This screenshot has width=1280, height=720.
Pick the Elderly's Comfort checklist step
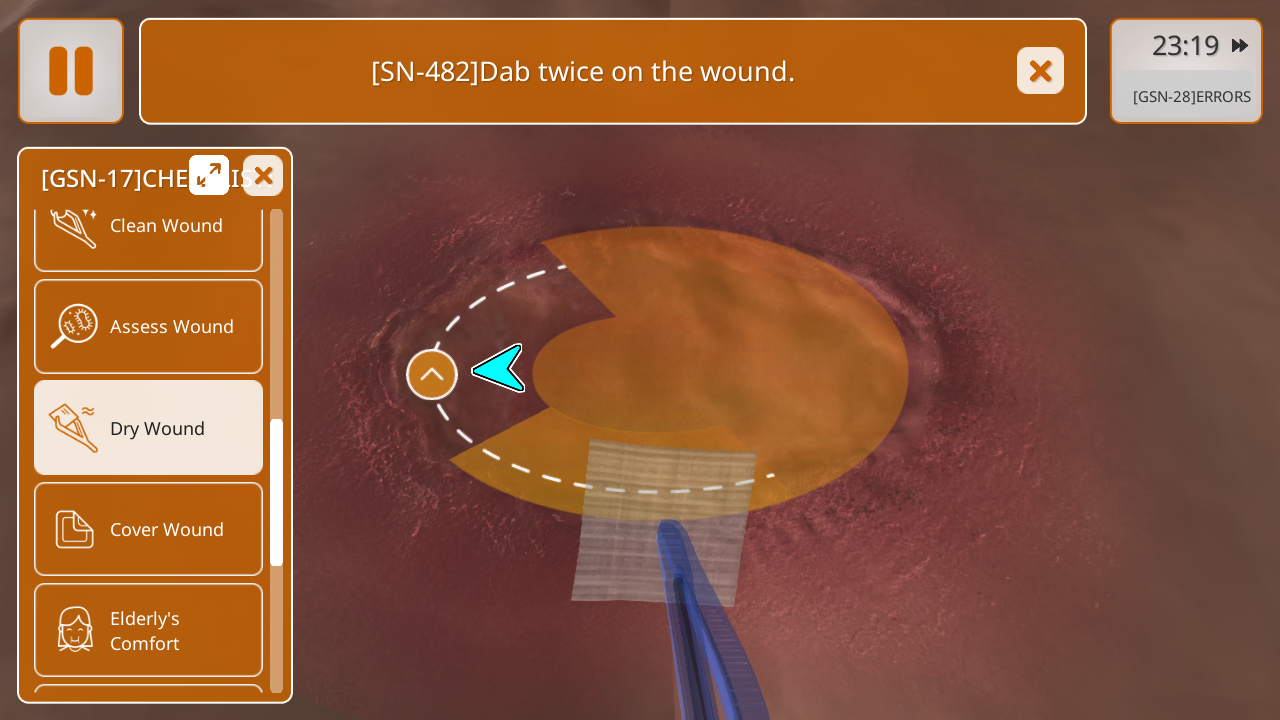coord(148,630)
